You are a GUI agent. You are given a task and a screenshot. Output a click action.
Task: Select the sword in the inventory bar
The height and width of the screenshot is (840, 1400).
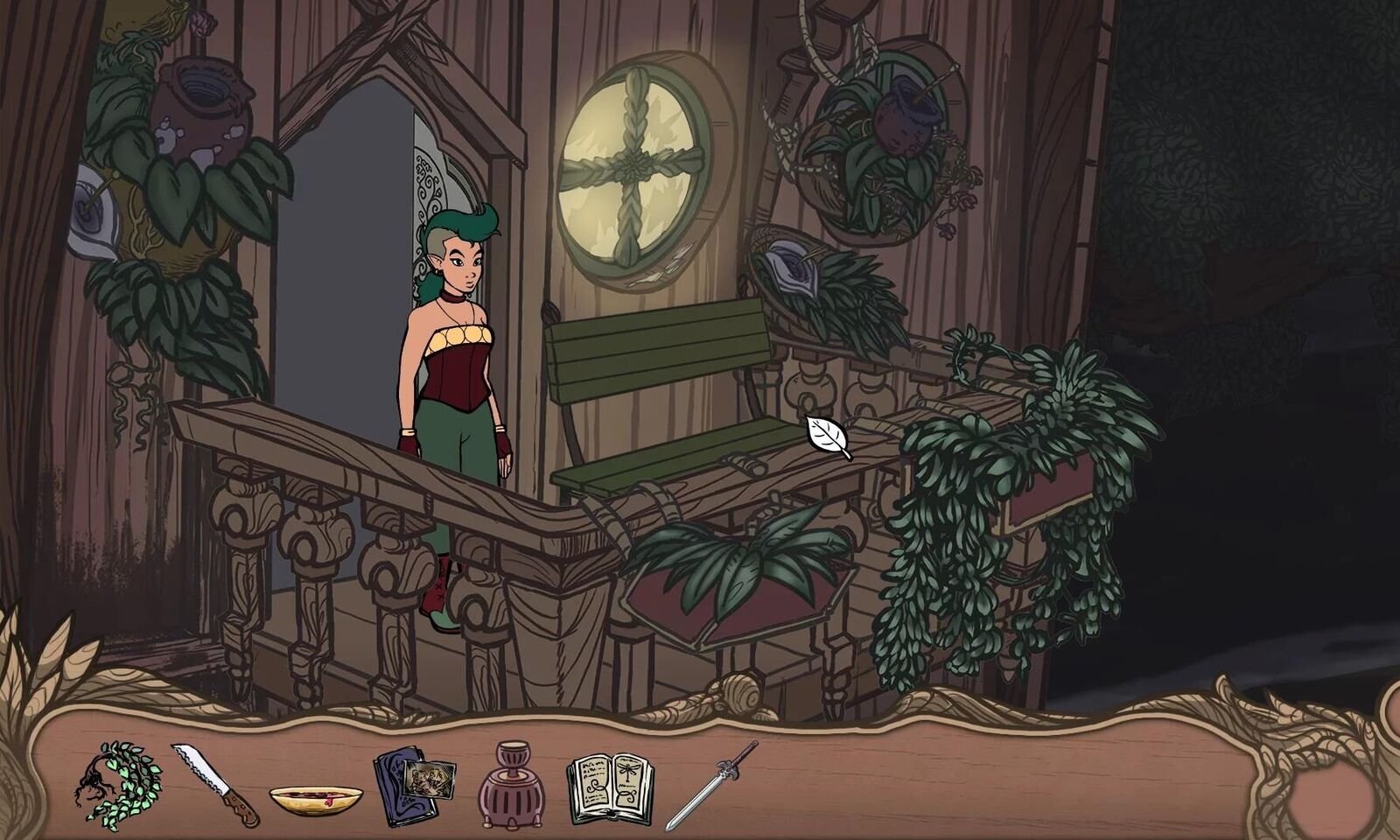(710, 785)
